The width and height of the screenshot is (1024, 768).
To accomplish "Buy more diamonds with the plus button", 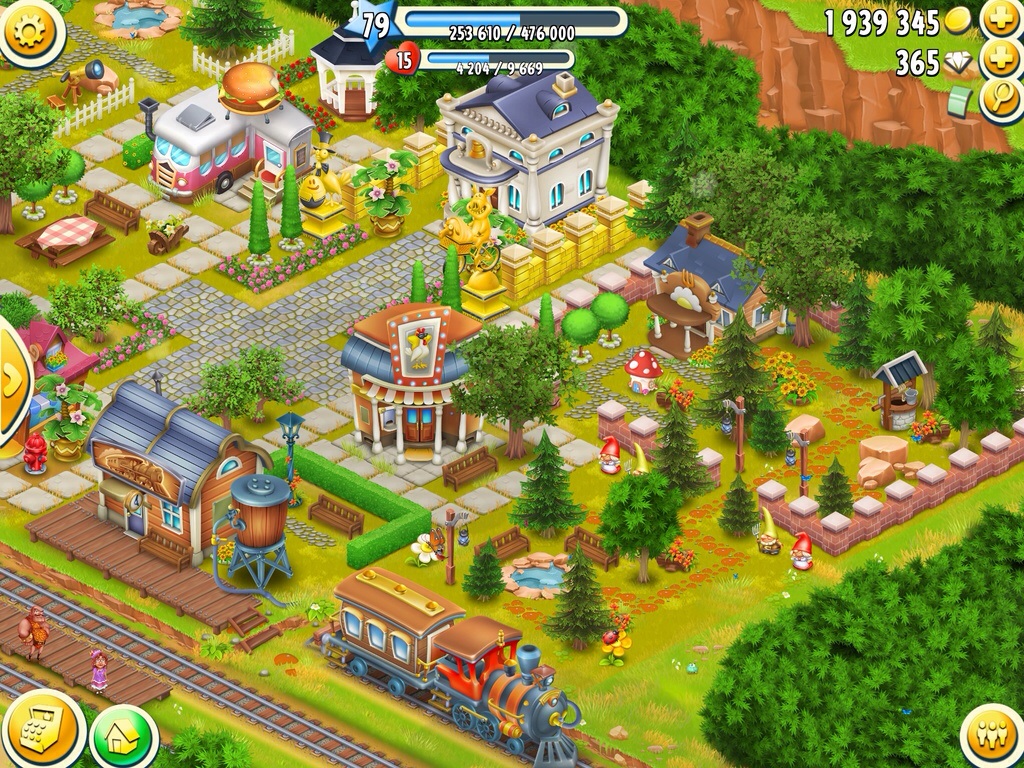I will [x=999, y=60].
